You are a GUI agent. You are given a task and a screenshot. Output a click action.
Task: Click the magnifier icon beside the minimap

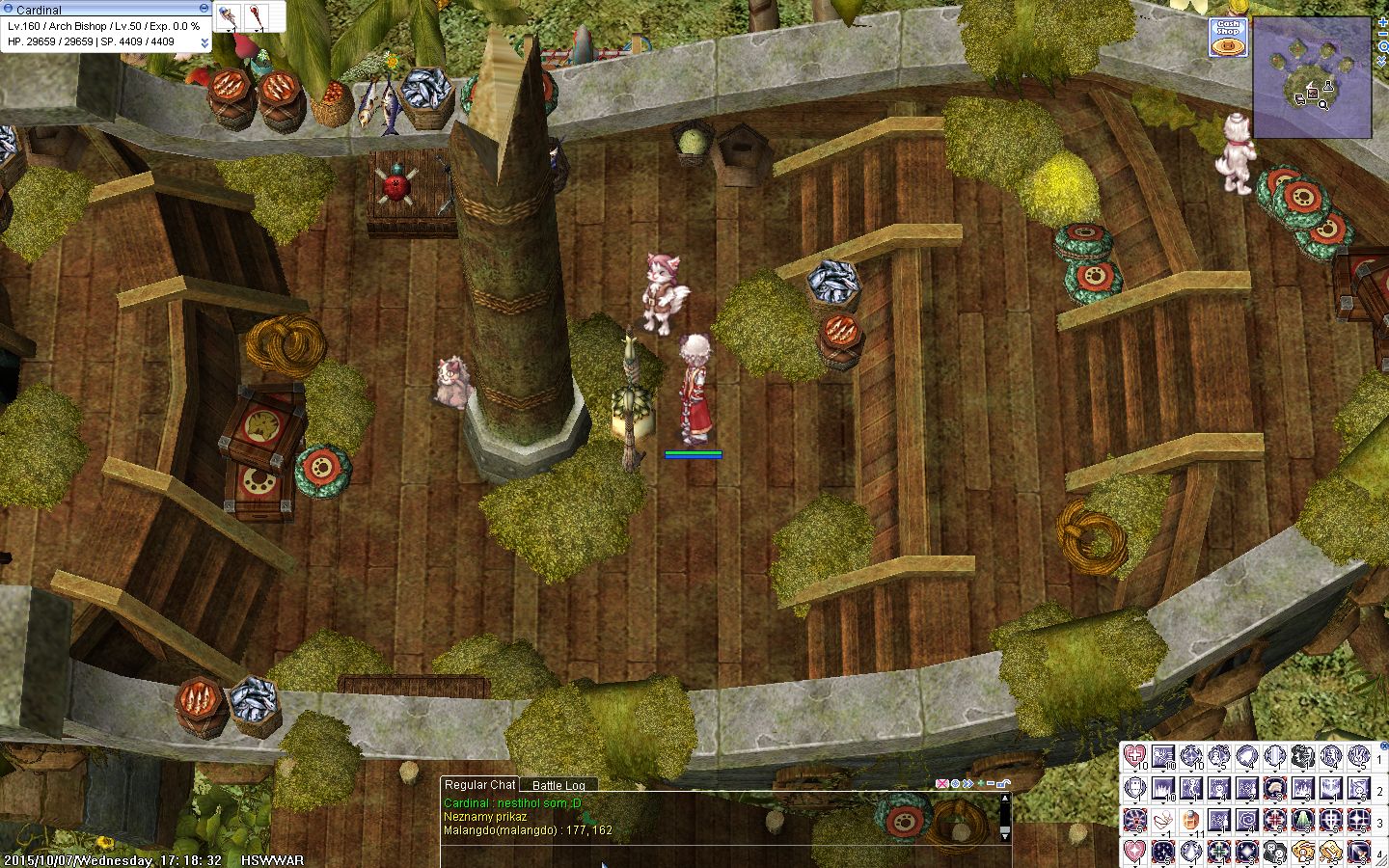click(x=1383, y=46)
